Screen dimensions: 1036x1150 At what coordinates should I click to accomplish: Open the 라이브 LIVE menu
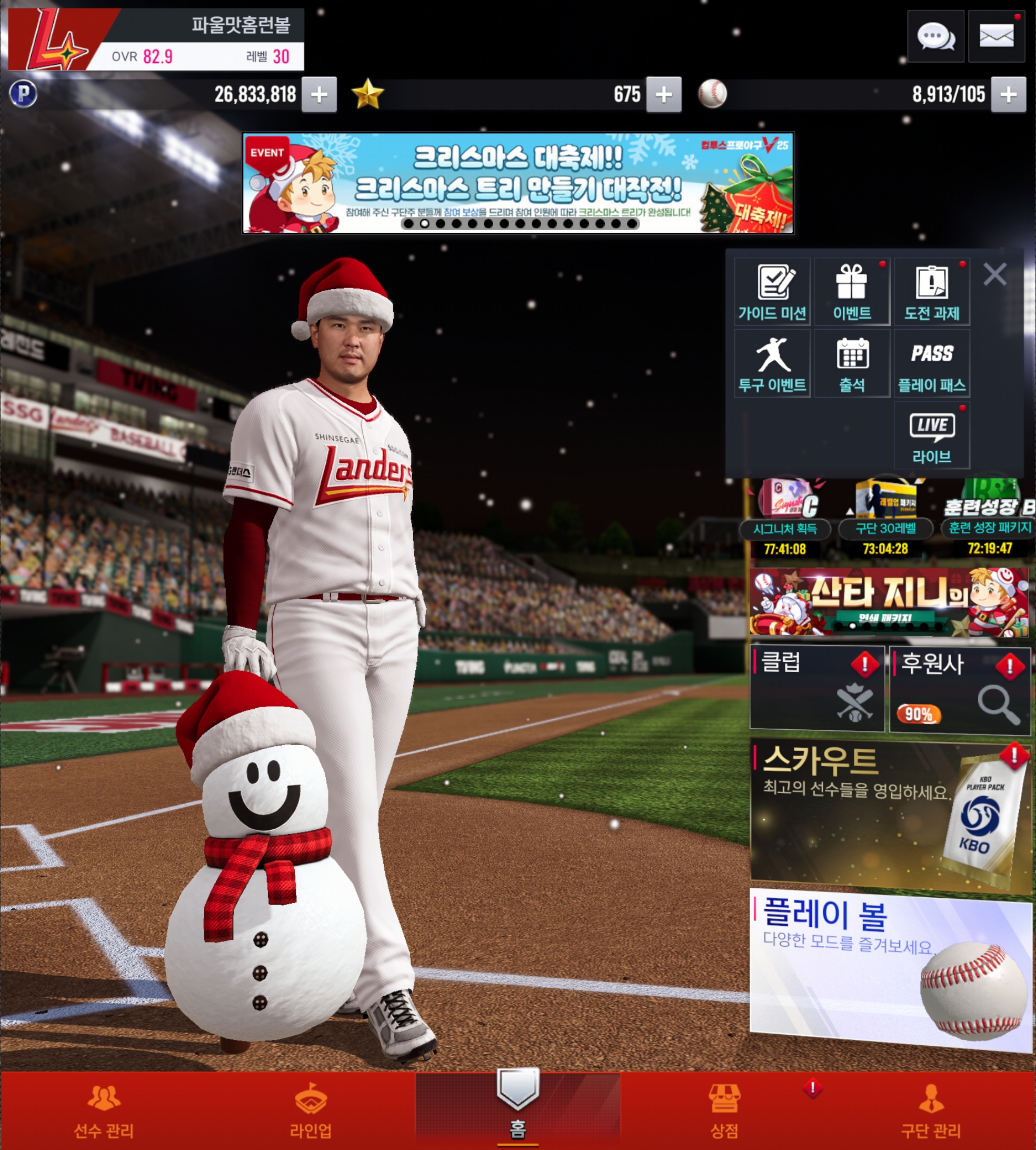(x=932, y=436)
